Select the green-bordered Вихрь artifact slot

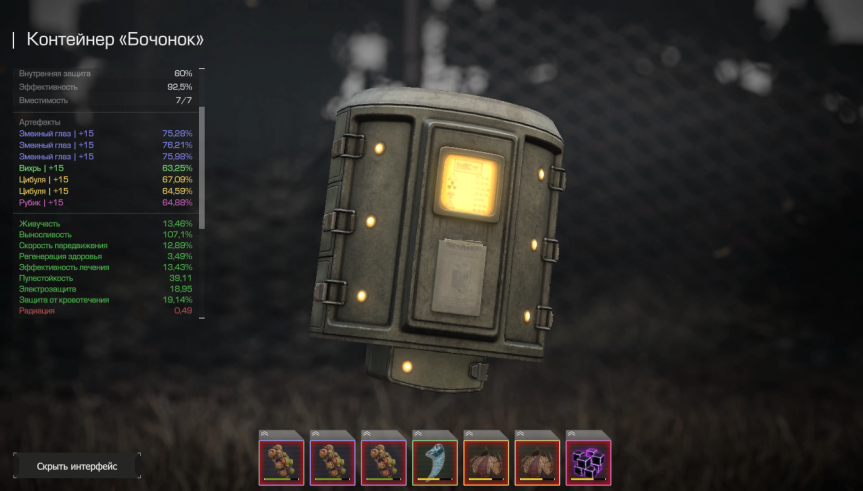pyautogui.click(x=434, y=463)
